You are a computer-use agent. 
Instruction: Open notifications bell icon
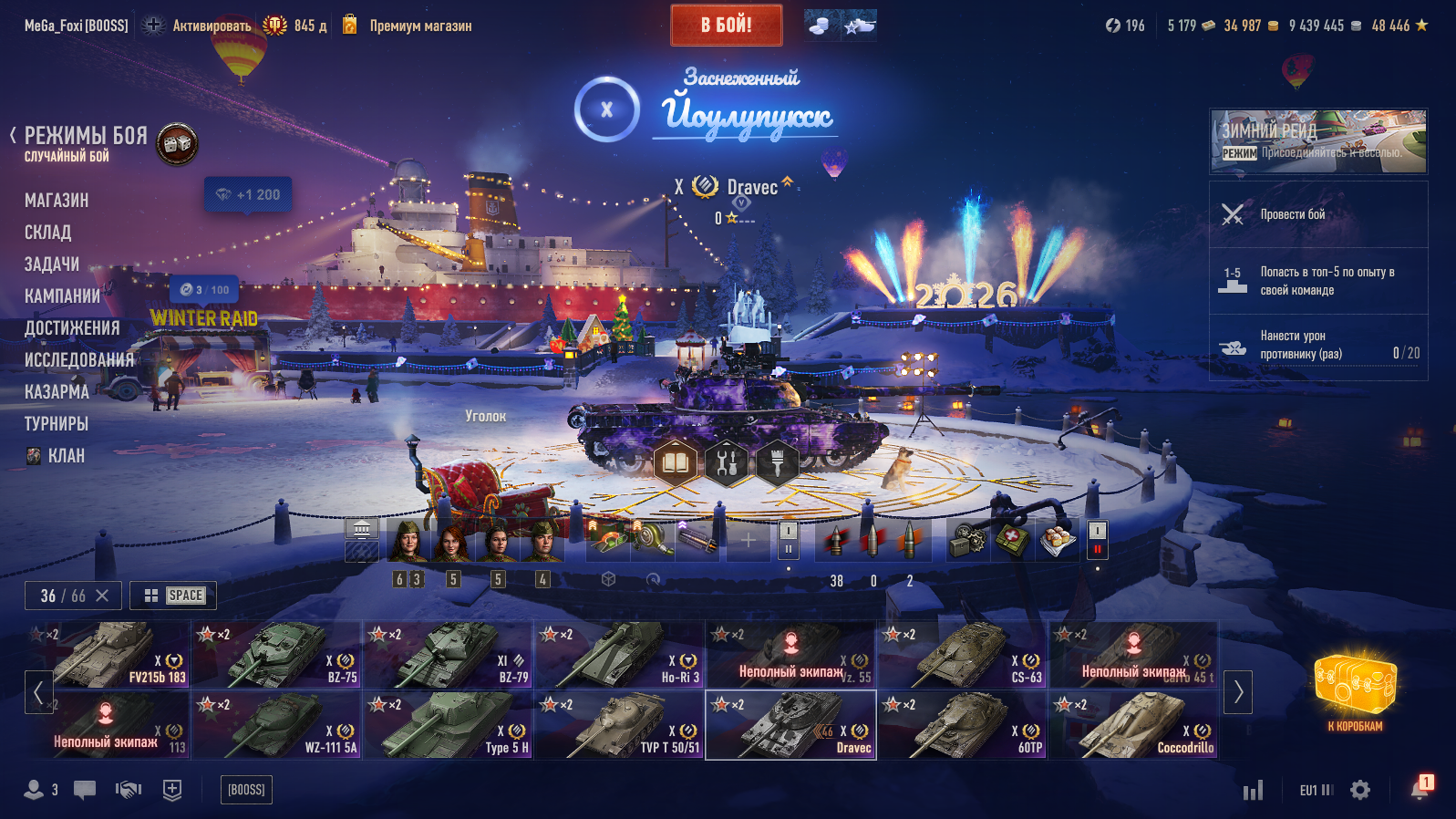pos(1420,789)
